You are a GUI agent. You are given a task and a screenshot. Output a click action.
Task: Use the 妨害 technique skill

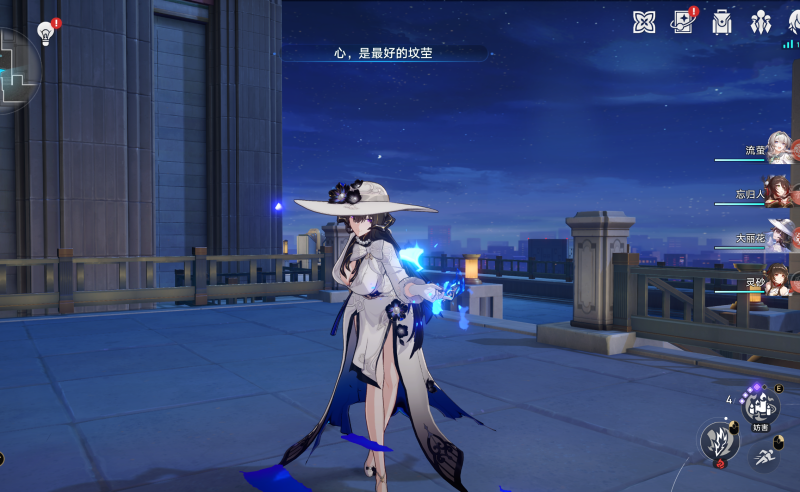(x=760, y=406)
